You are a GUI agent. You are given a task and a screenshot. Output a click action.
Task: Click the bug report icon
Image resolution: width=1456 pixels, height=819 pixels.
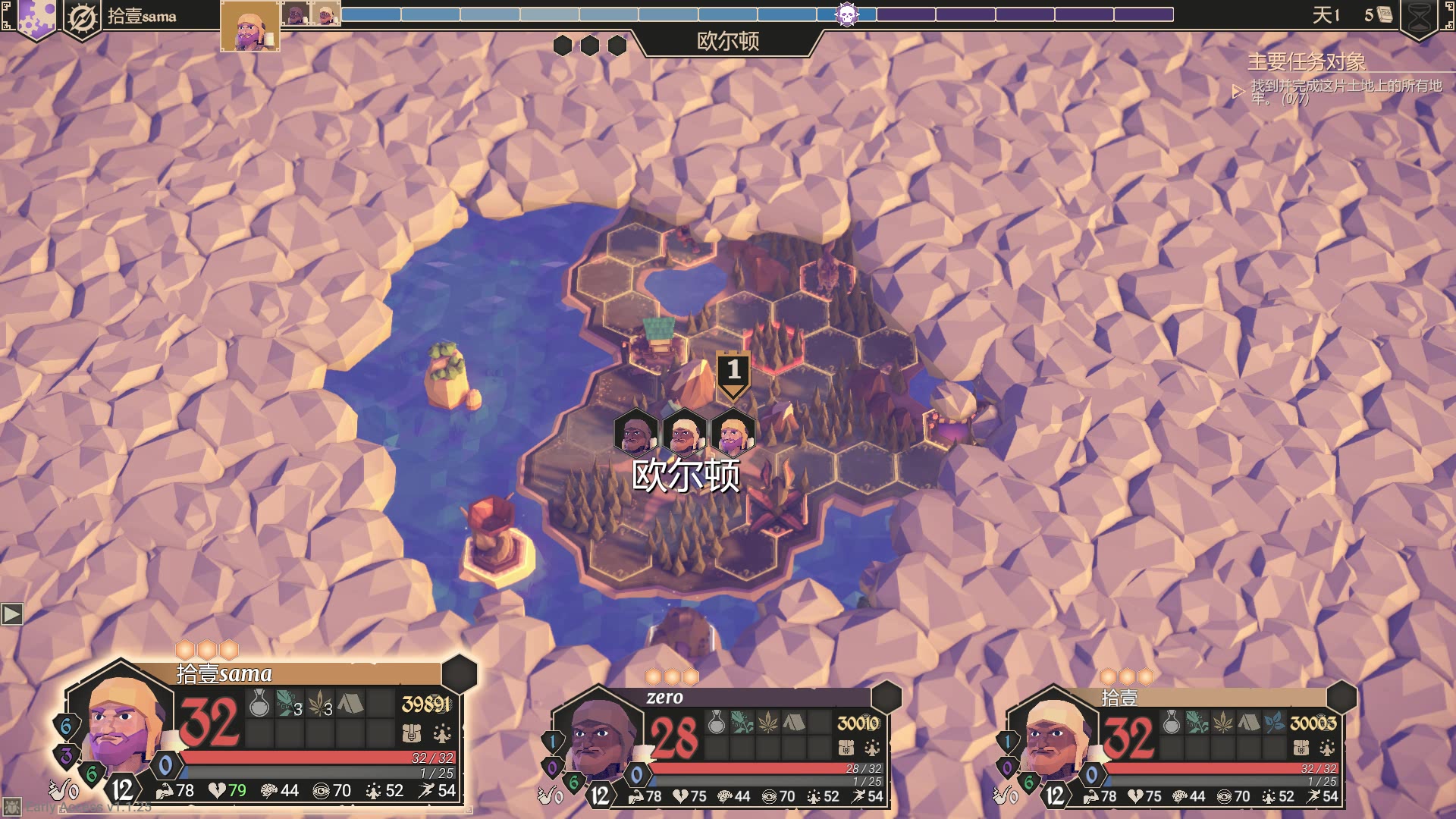point(12,806)
